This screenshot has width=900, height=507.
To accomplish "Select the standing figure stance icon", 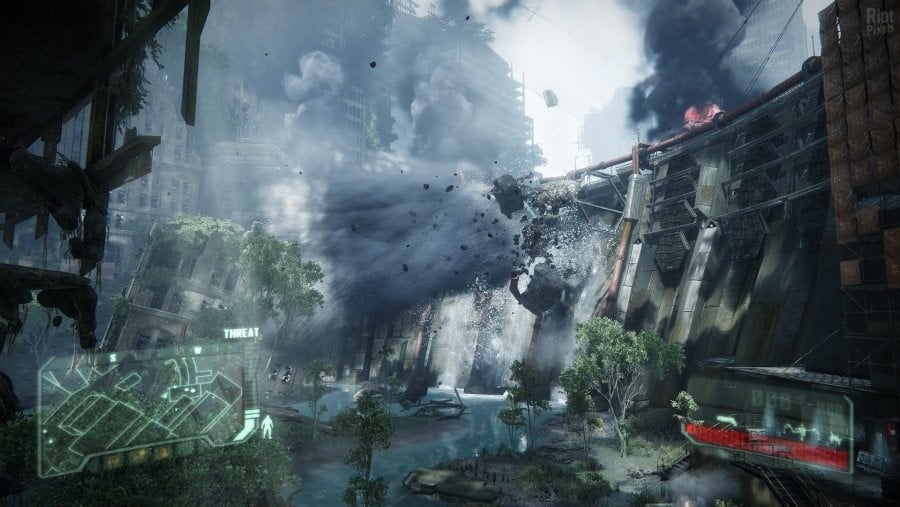I will 266,427.
